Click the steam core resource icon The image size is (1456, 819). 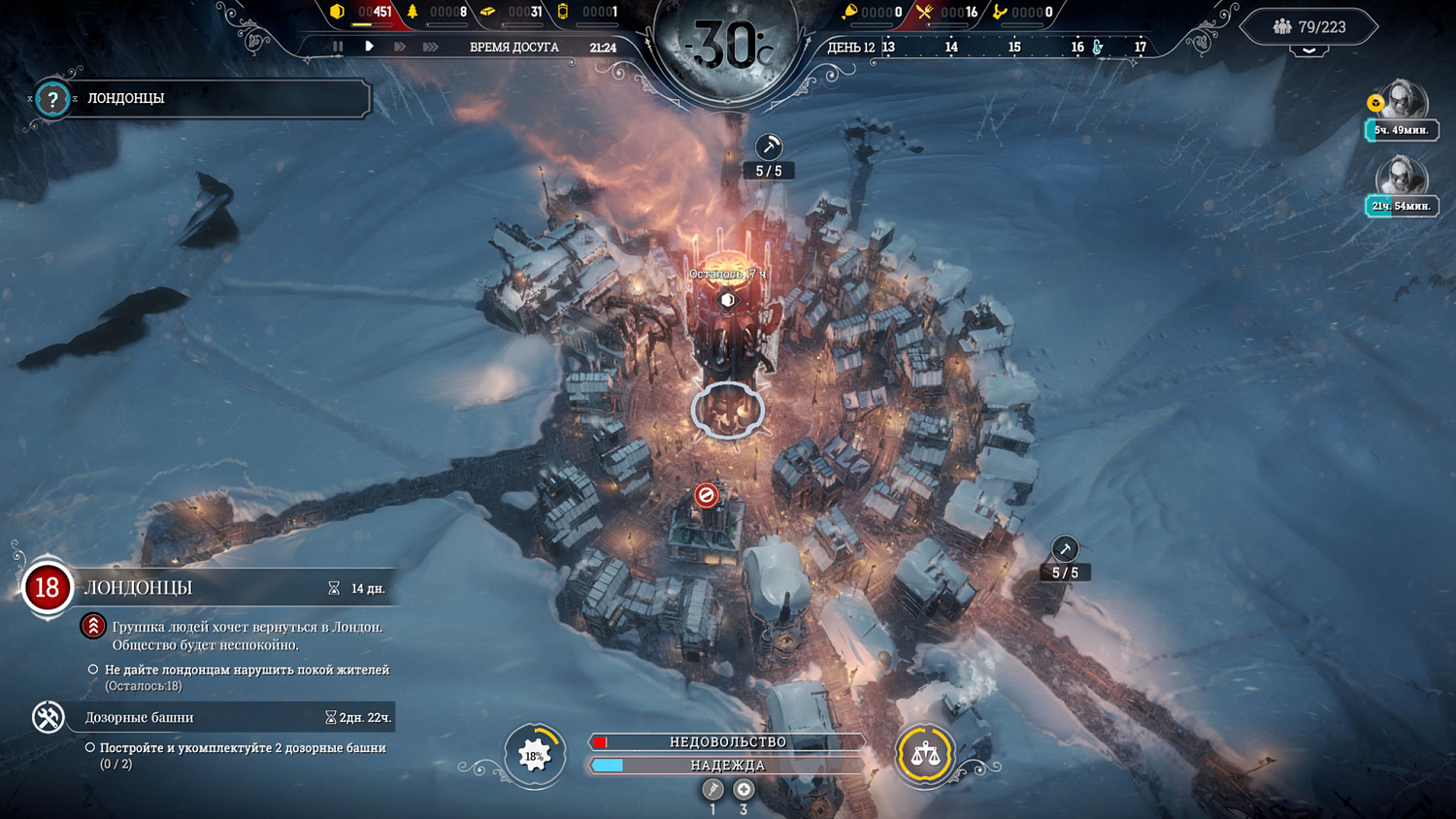click(561, 13)
